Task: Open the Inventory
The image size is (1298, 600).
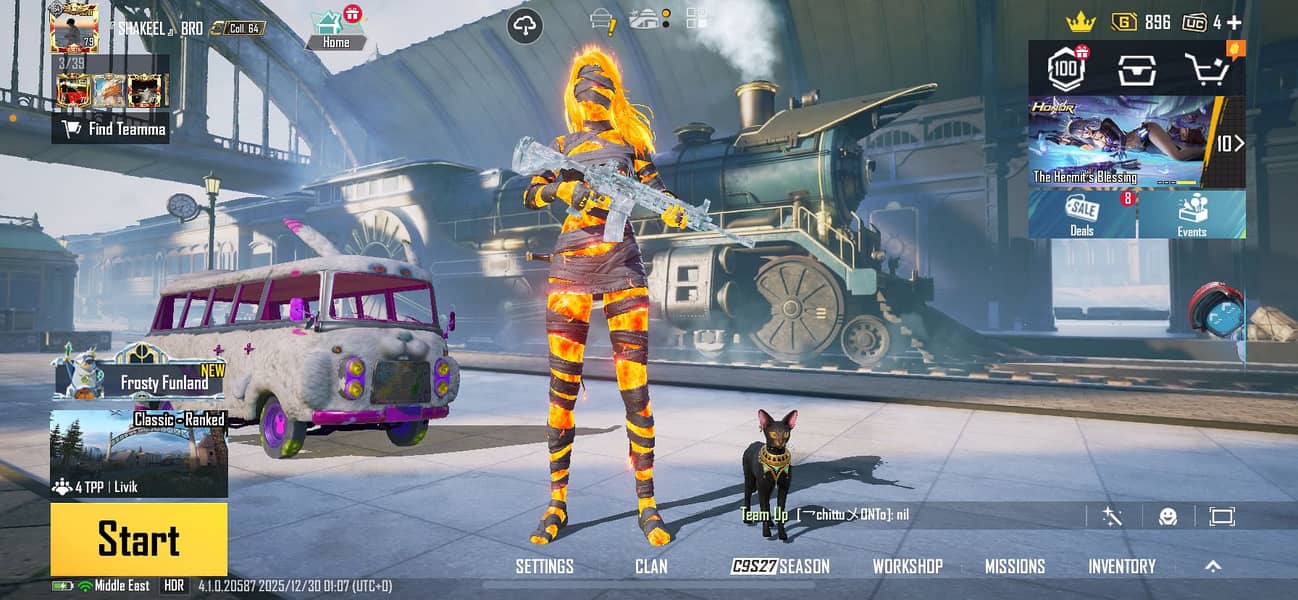Action: pos(1121,566)
